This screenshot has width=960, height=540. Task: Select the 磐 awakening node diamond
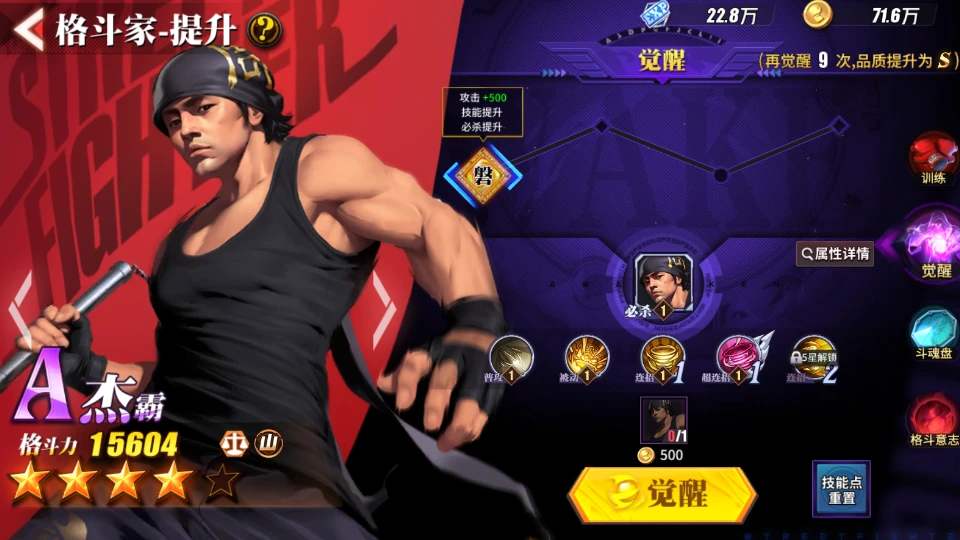pyautogui.click(x=483, y=176)
